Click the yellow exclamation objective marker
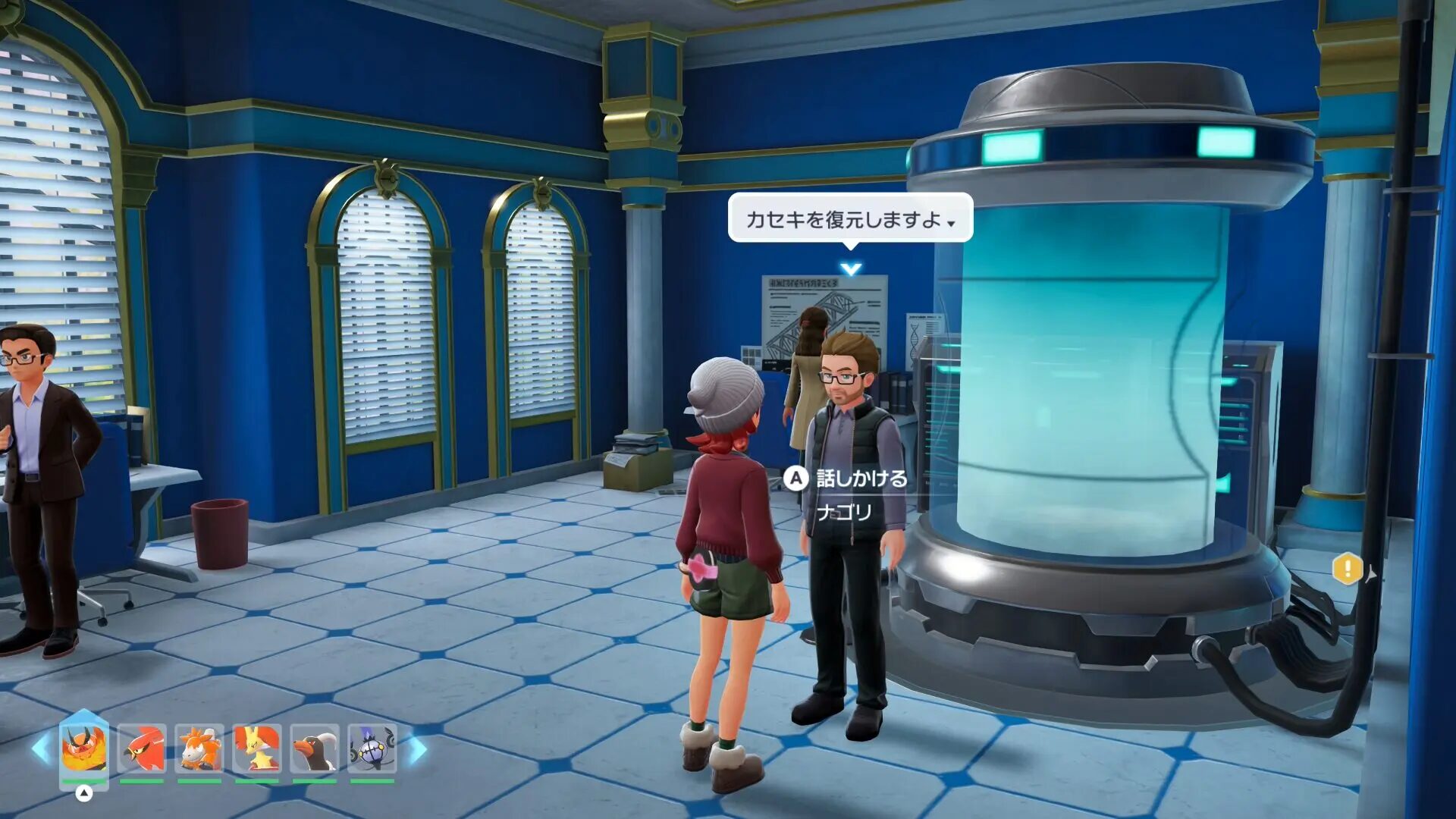Viewport: 1456px width, 819px height. click(x=1348, y=569)
